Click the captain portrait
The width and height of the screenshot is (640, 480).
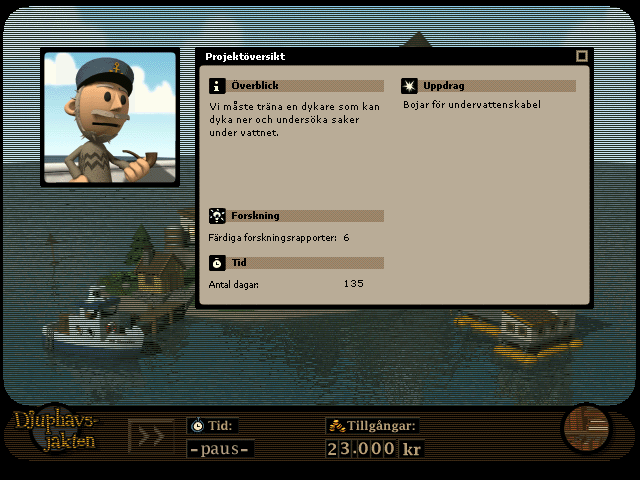click(x=109, y=118)
